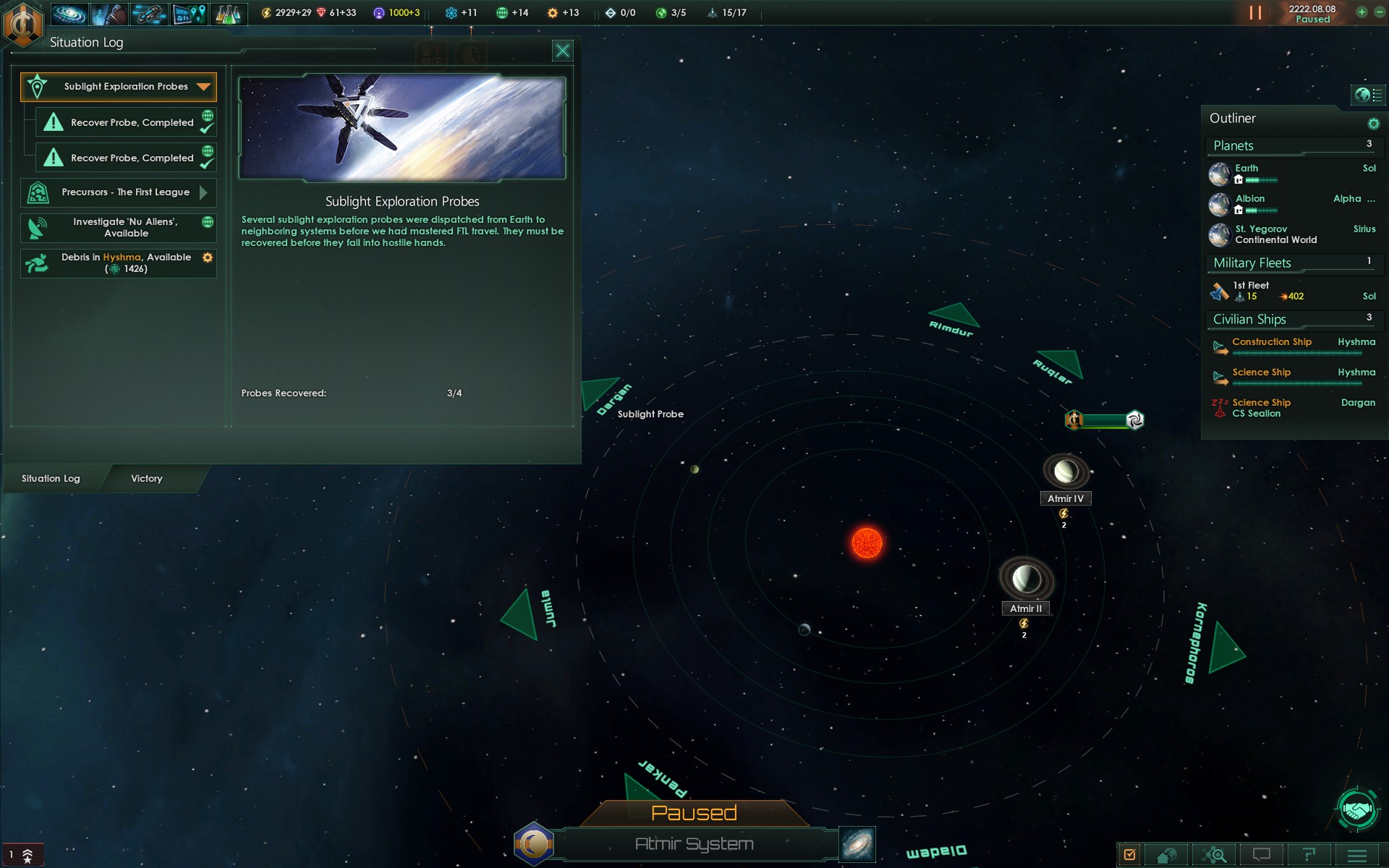The image size is (1389, 868).
Task: Toggle the Situation Log checkbox icon bottom right
Action: coord(1129,854)
